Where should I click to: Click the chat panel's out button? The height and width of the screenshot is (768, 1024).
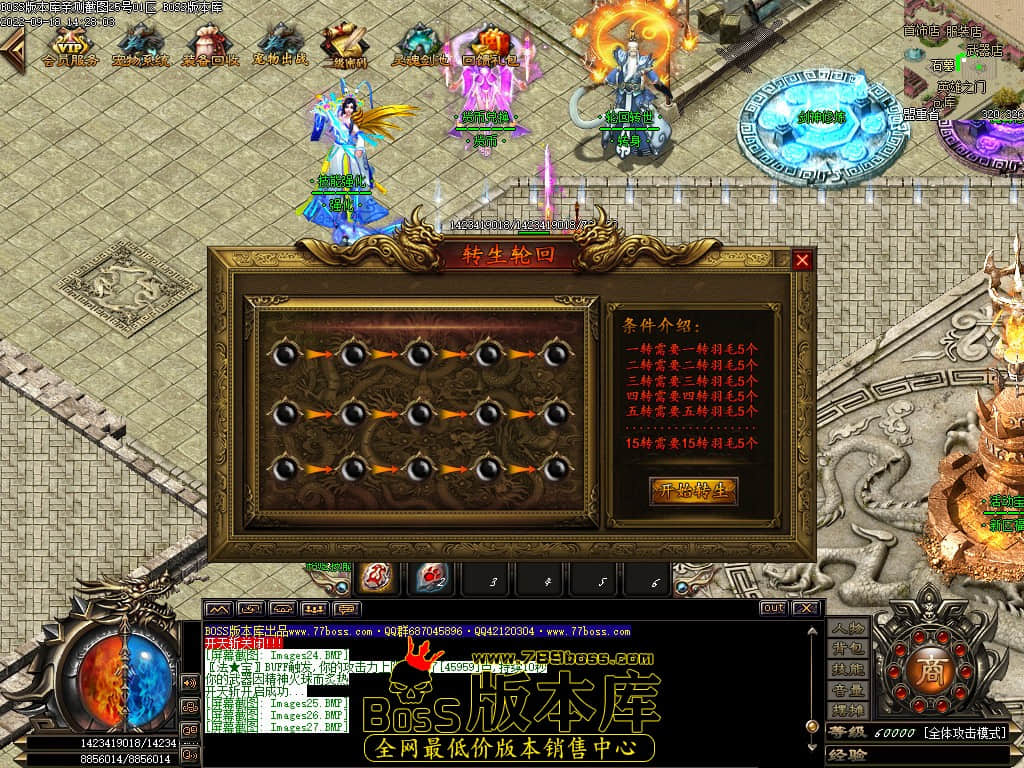click(x=773, y=608)
